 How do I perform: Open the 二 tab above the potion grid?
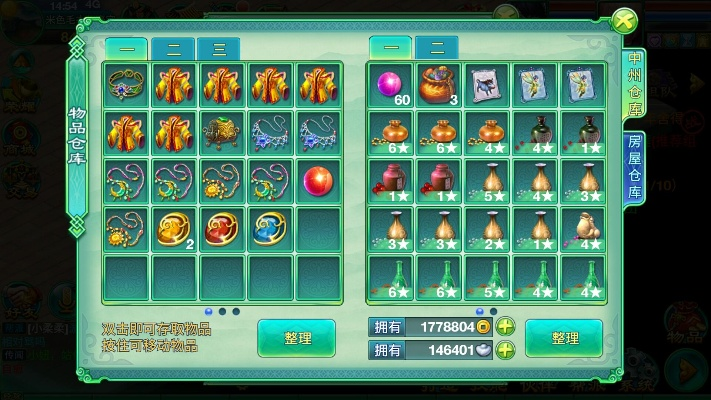436,47
